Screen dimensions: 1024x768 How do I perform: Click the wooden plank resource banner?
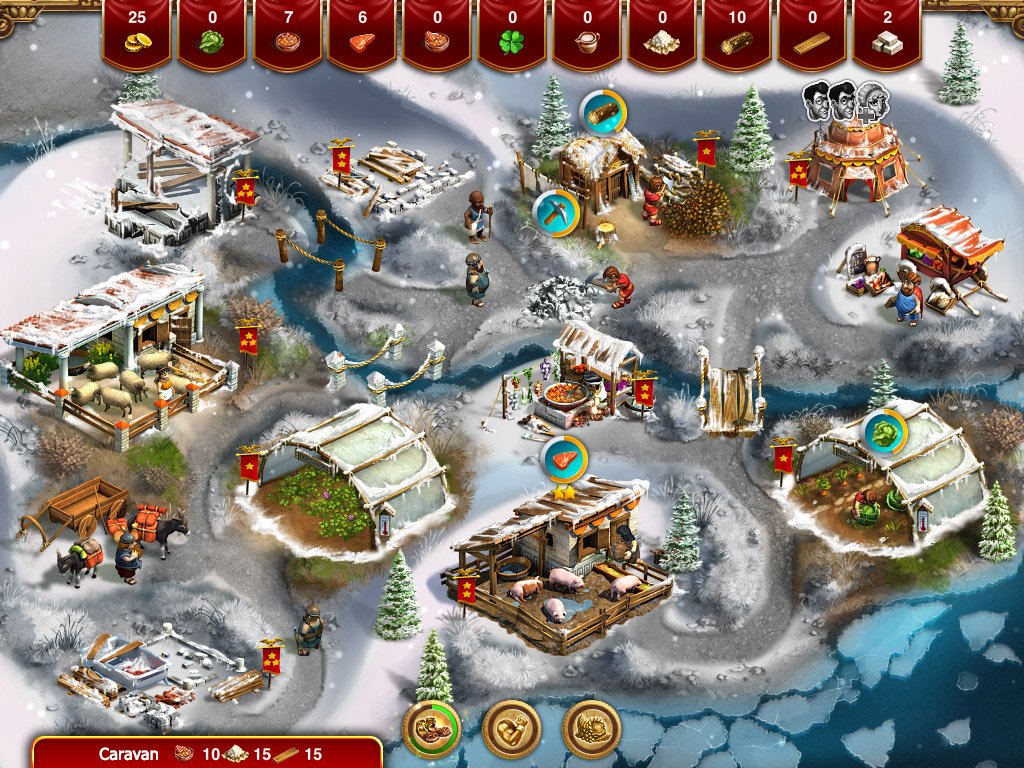[811, 34]
